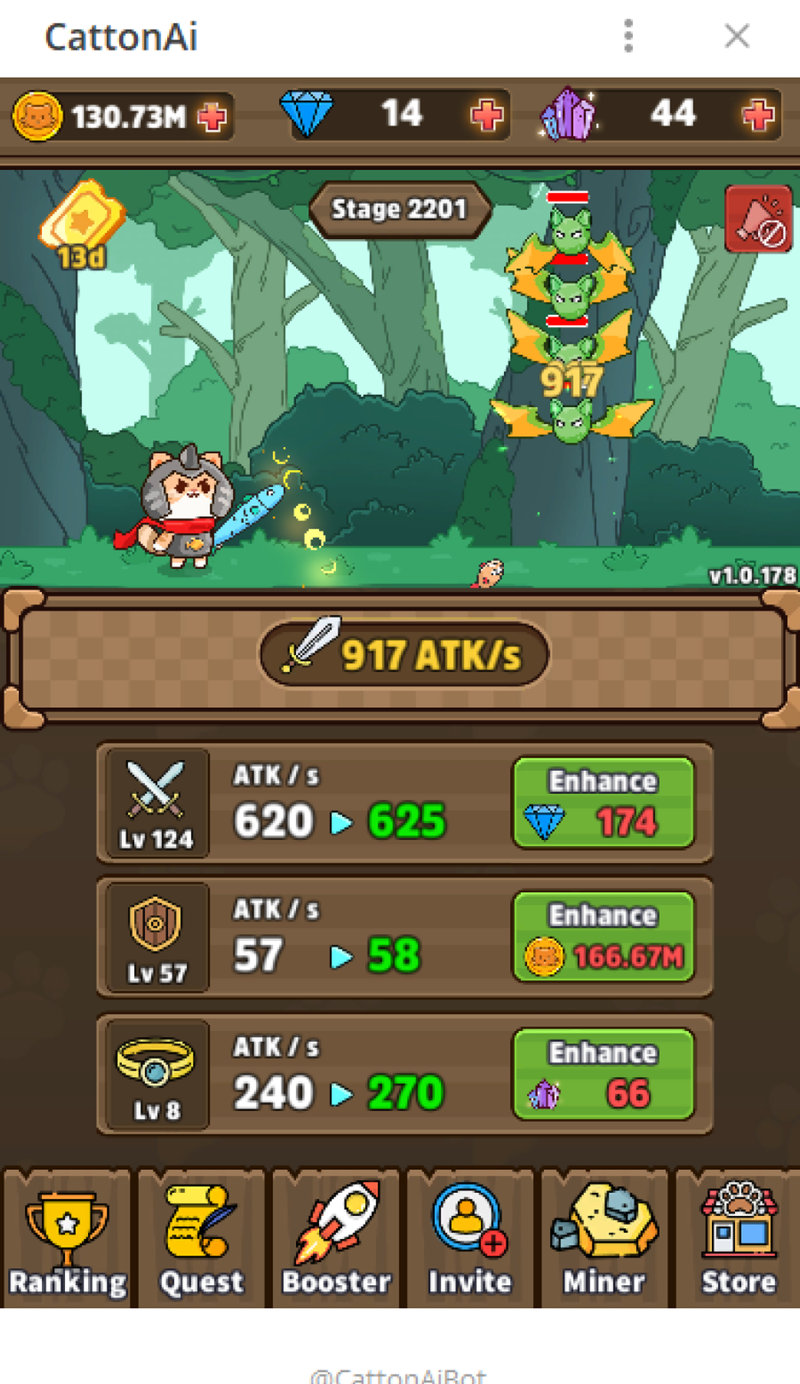This screenshot has height=1384, width=800.
Task: Open the Ranking menu
Action: [x=68, y=1238]
